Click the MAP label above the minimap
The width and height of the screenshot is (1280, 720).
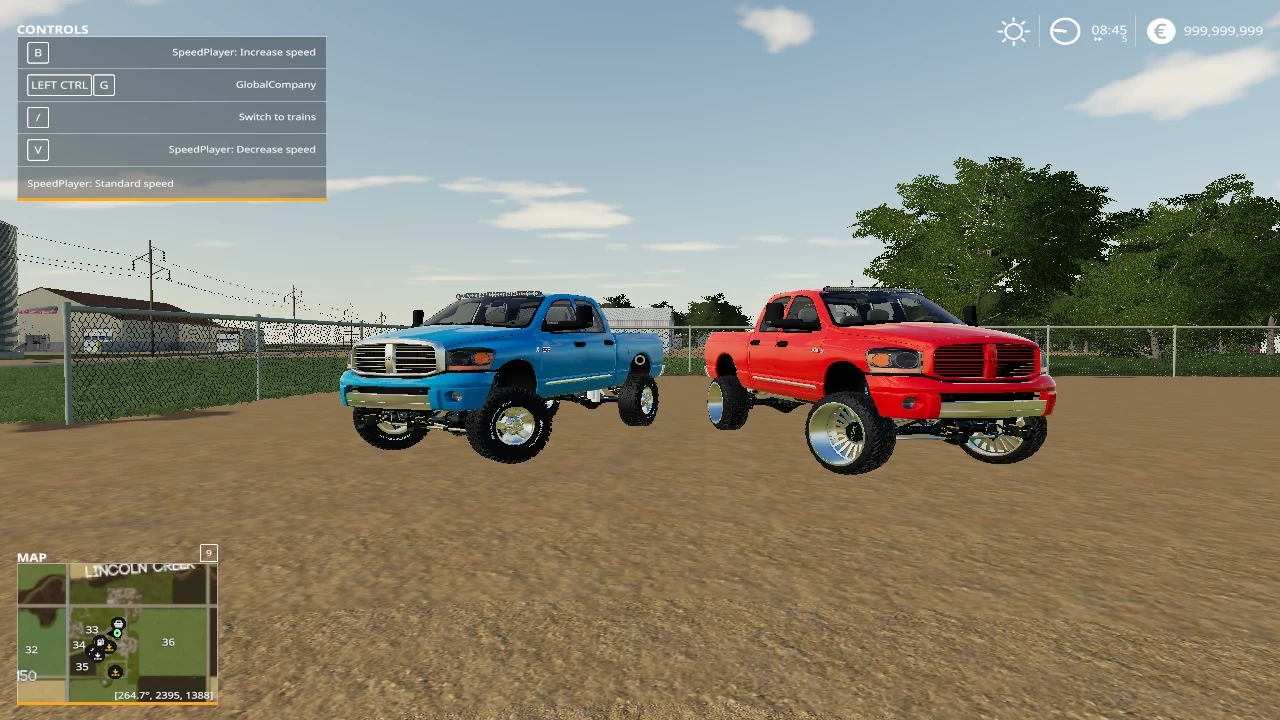click(x=31, y=557)
